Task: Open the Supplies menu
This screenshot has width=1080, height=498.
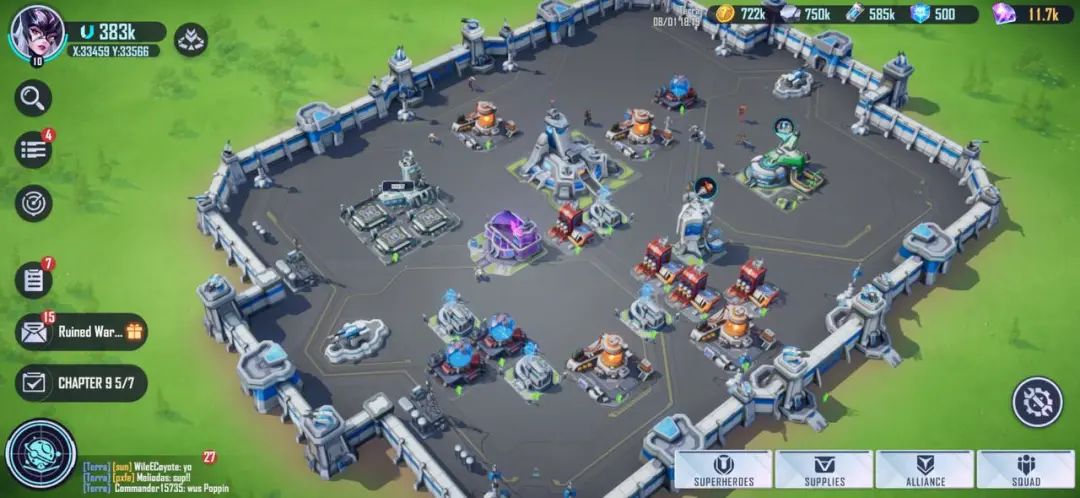Action: 824,469
